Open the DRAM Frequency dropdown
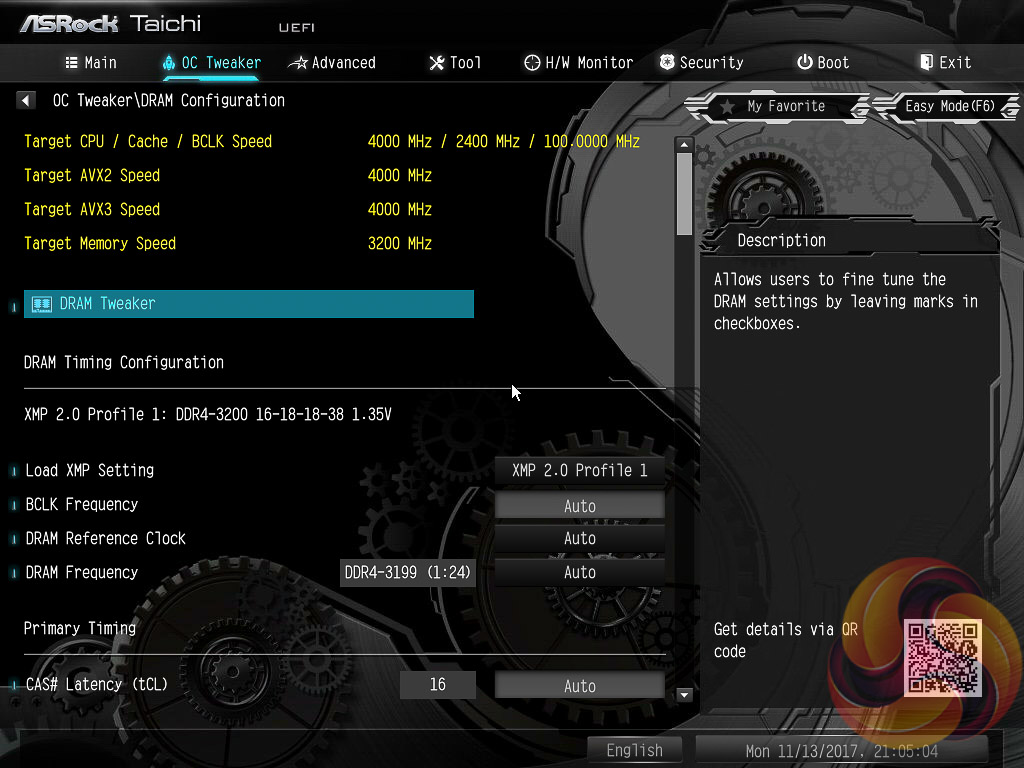 pyautogui.click(x=579, y=573)
